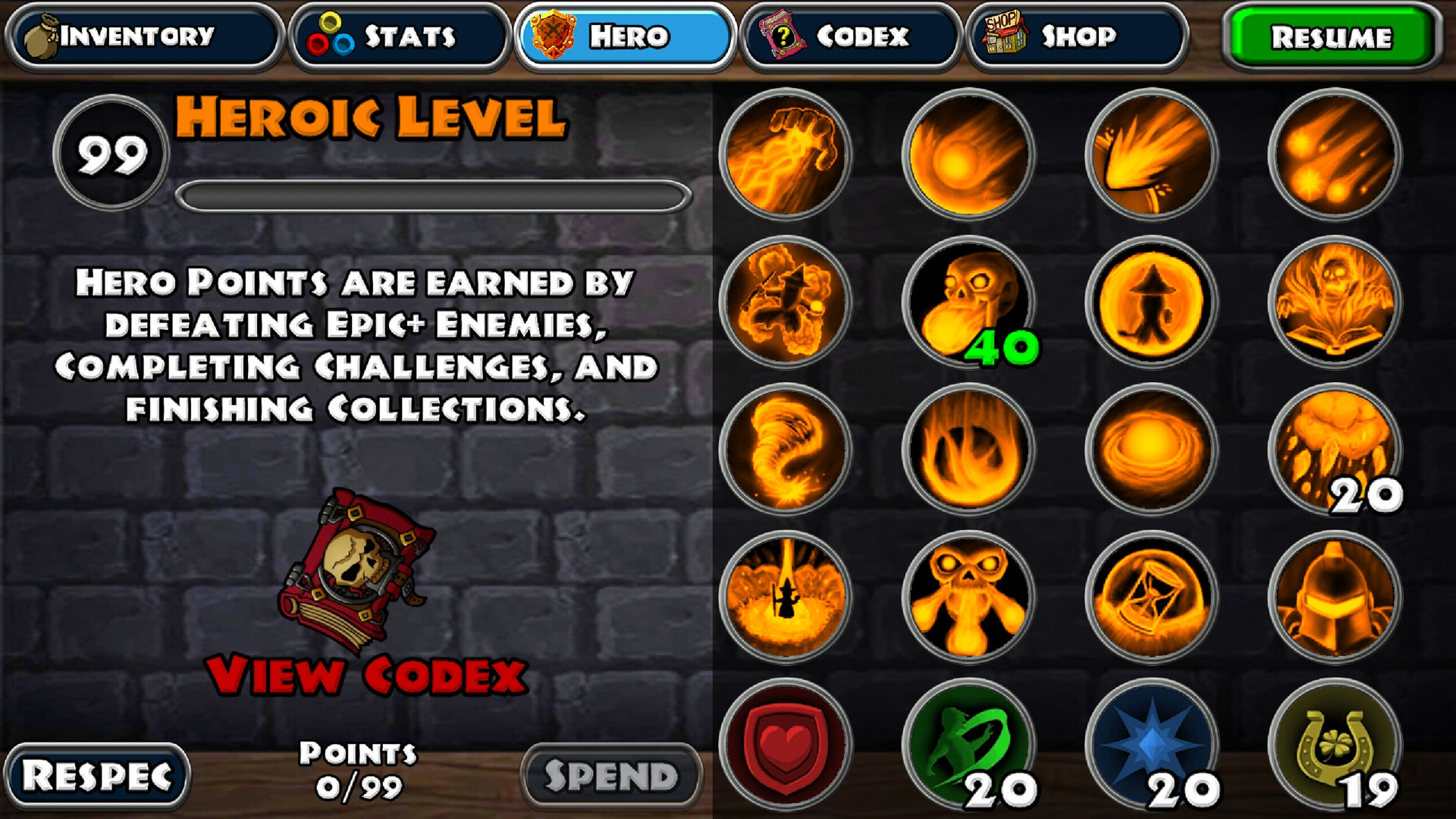This screenshot has width=1456, height=819.
Task: Select the fire-breathing skull skill with 40
Action: (968, 302)
